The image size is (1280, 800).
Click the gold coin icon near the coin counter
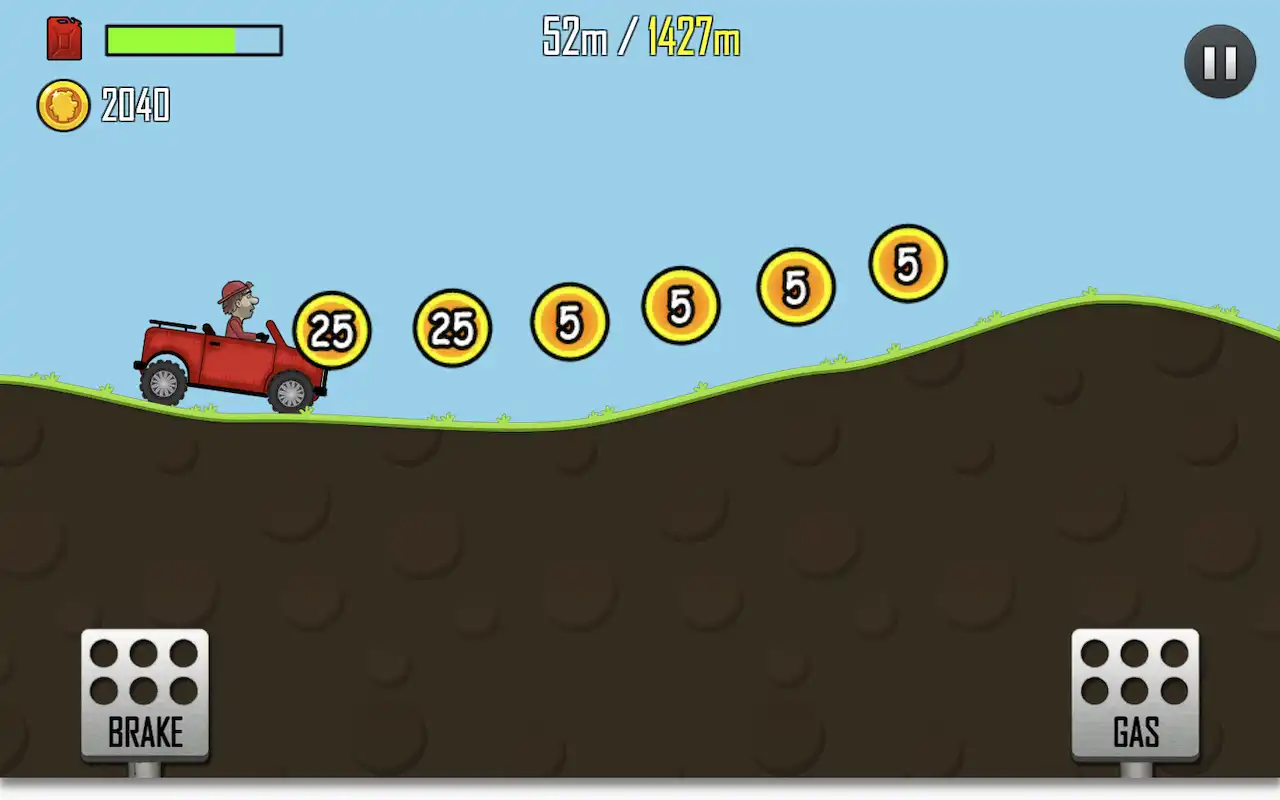click(62, 106)
